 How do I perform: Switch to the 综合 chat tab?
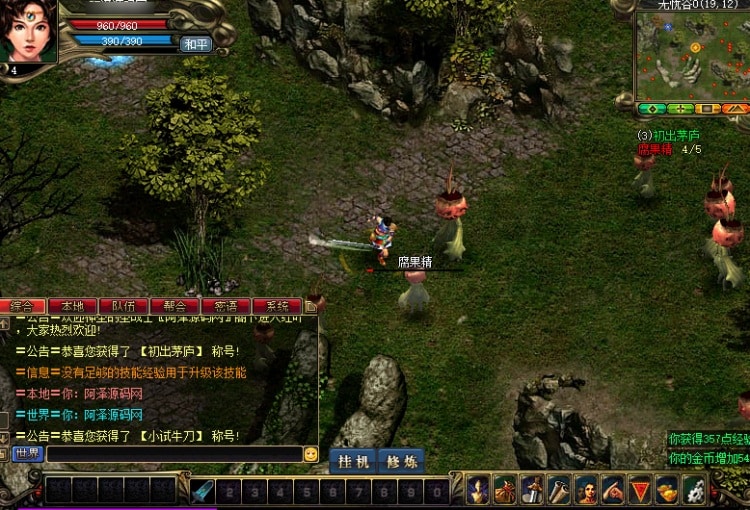coord(22,306)
